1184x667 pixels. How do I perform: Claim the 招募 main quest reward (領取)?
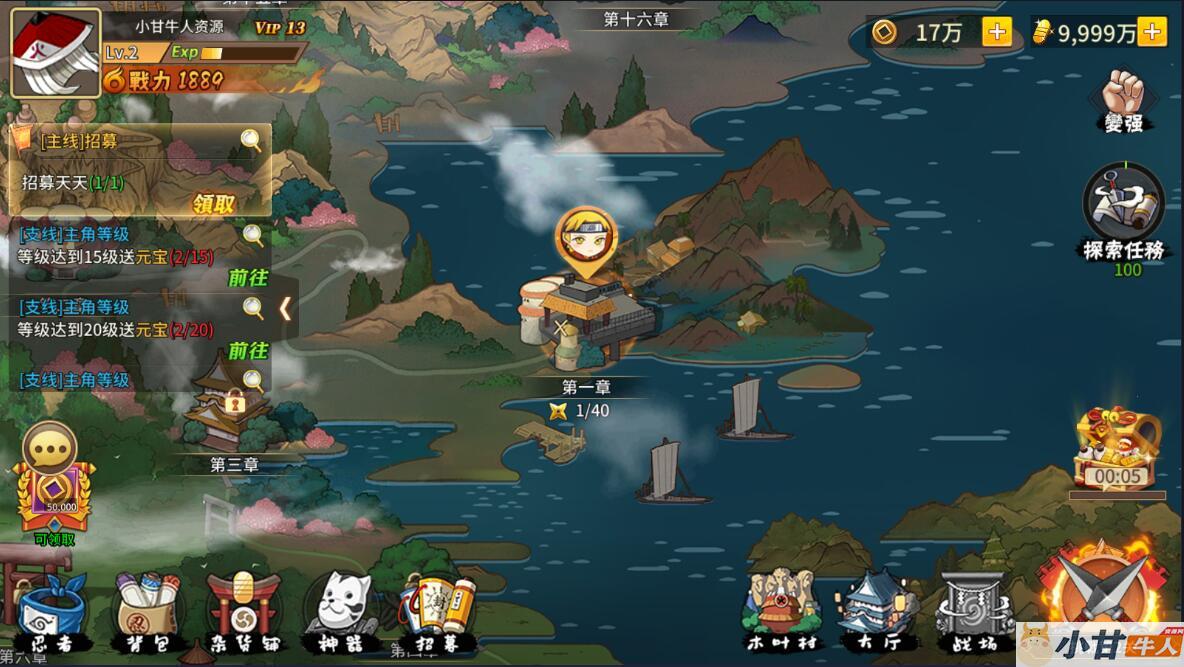[214, 204]
